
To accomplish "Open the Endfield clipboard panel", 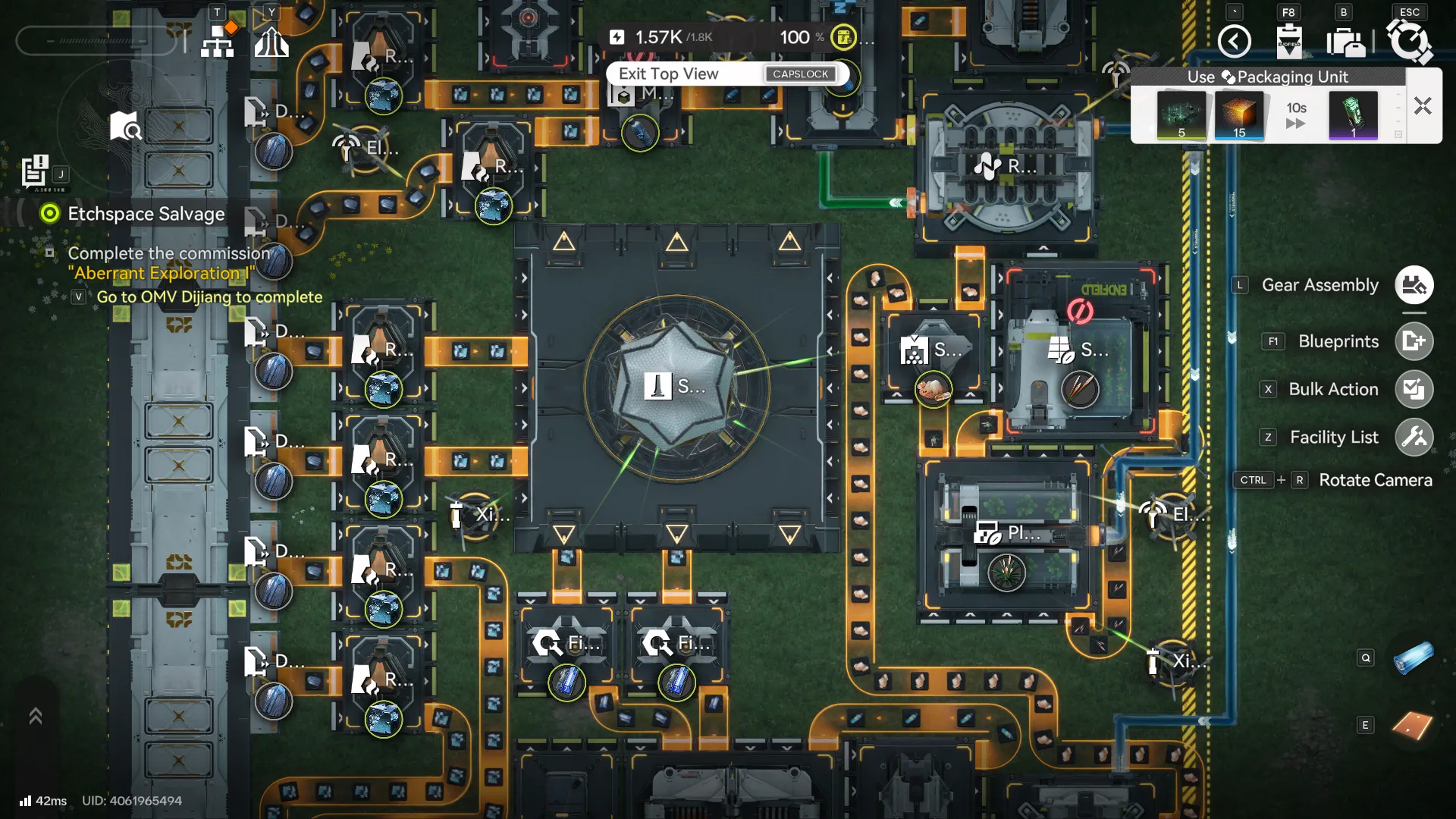I will click(x=1290, y=42).
